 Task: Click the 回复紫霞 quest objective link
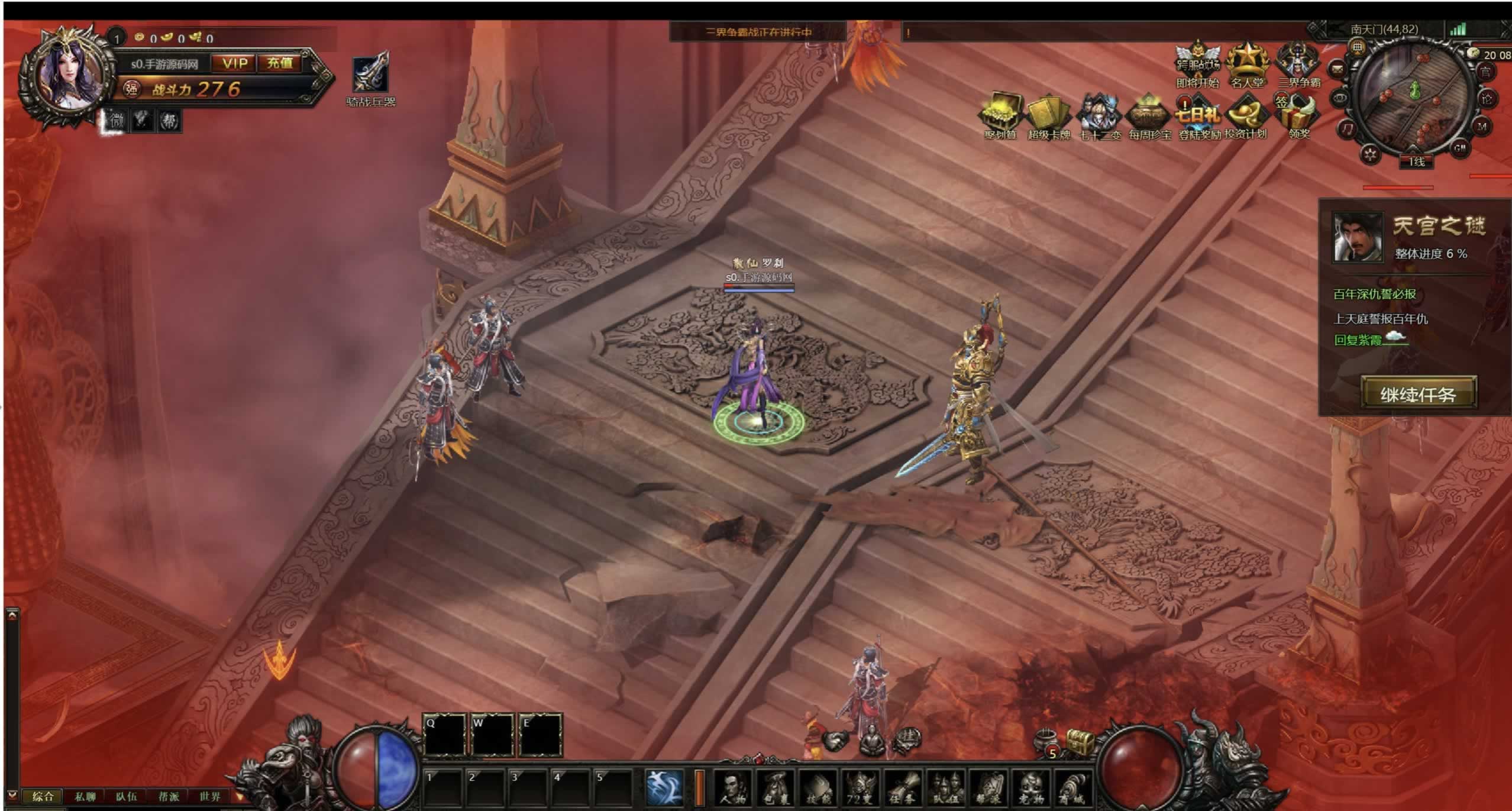click(1358, 340)
